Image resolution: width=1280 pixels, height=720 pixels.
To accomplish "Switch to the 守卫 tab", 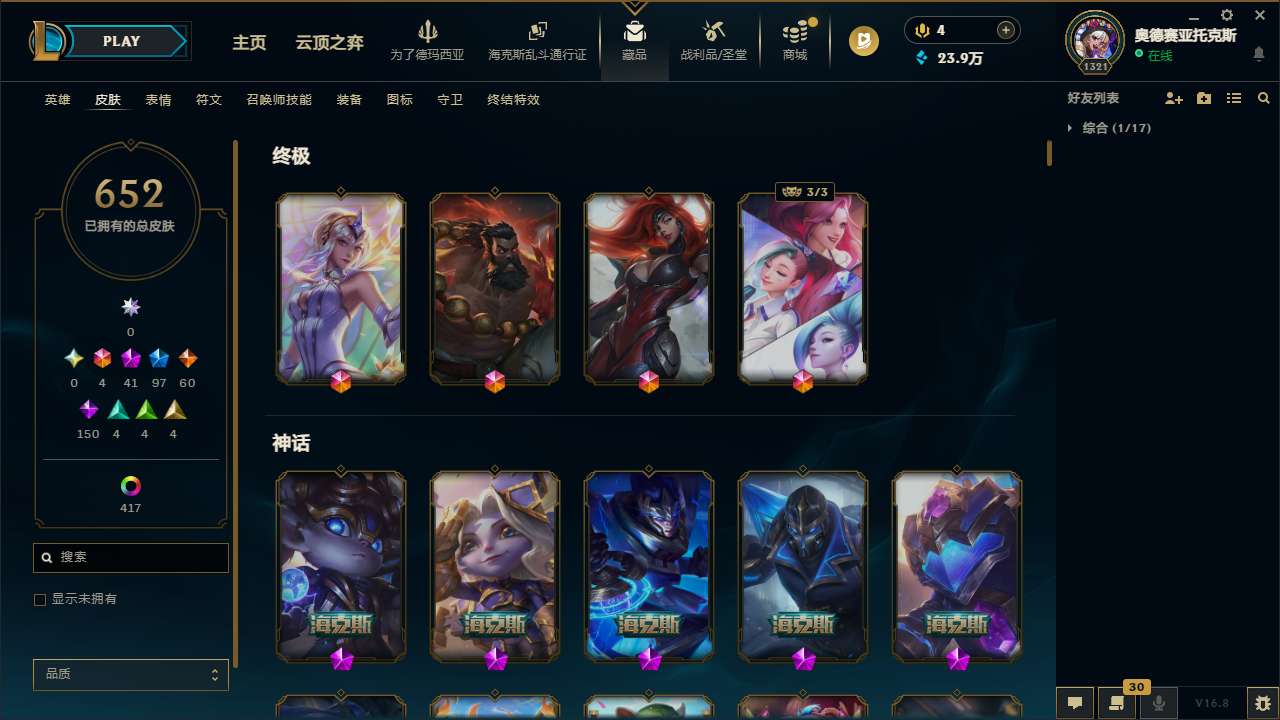I will pyautogui.click(x=449, y=99).
